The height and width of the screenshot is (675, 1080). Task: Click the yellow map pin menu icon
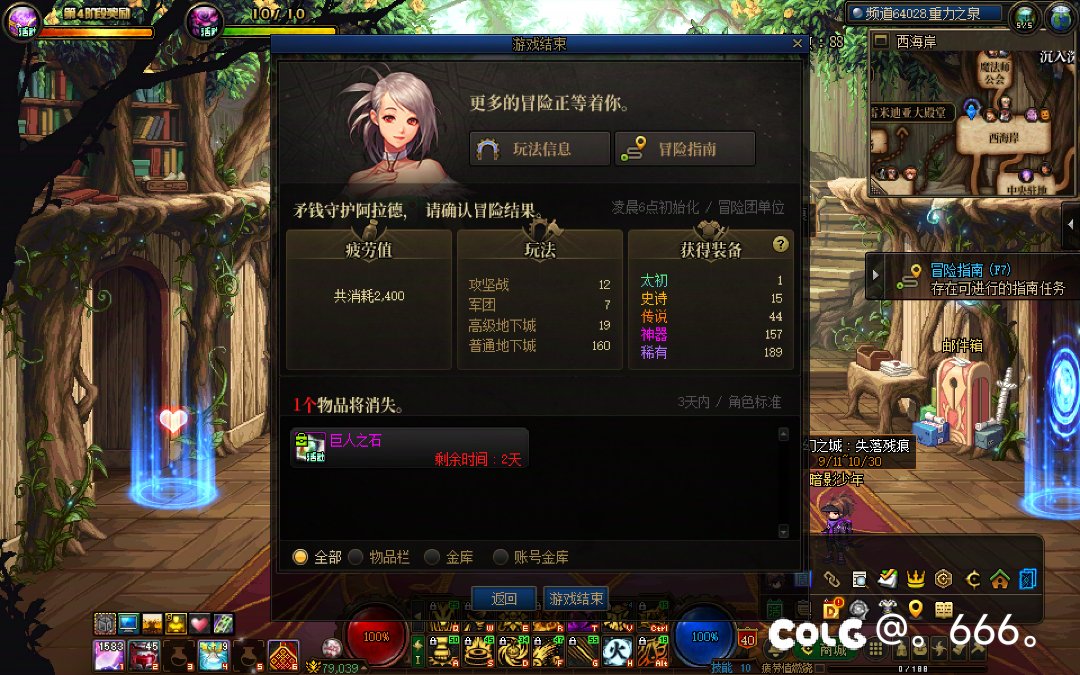click(x=914, y=608)
